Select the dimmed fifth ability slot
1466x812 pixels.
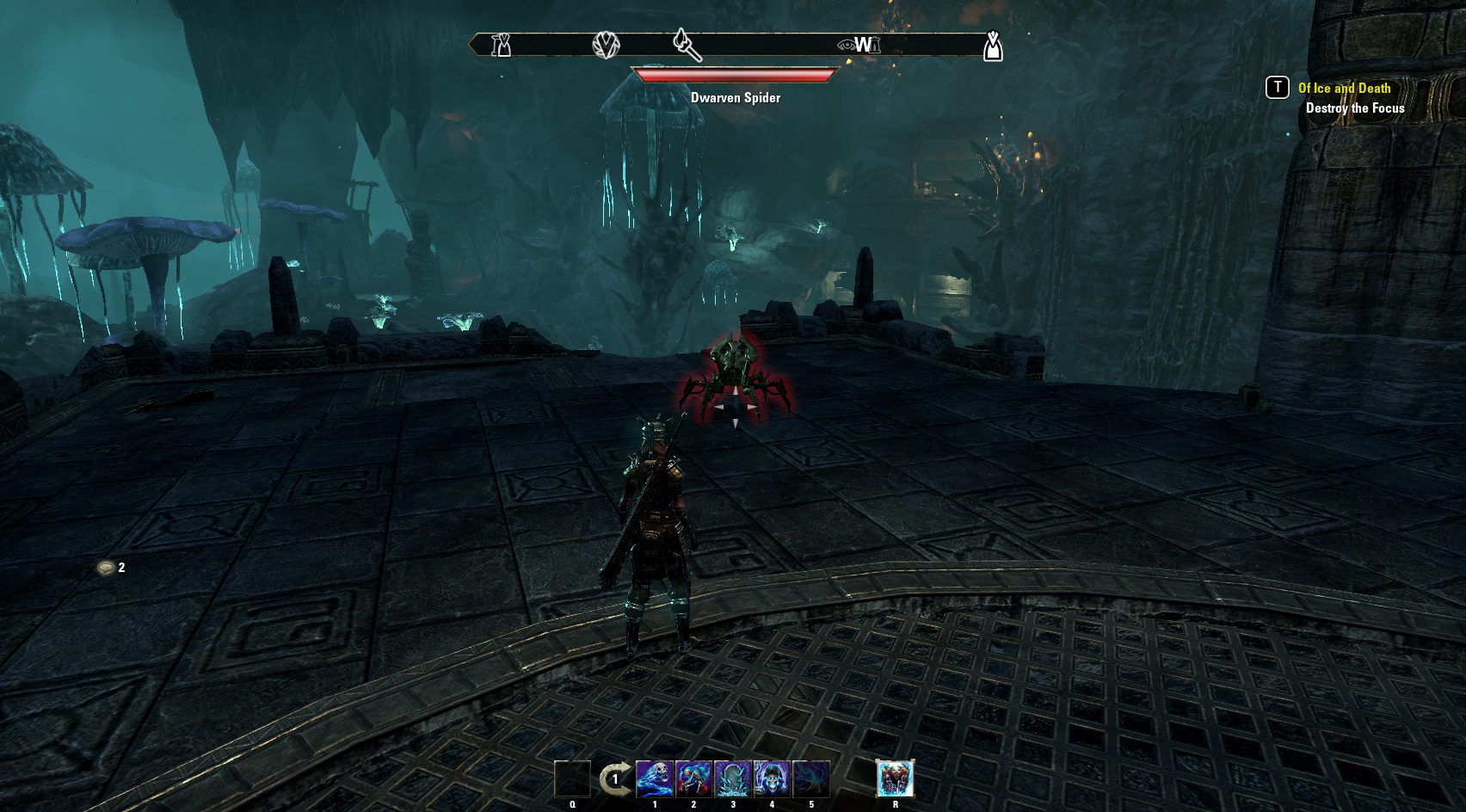coord(811,778)
